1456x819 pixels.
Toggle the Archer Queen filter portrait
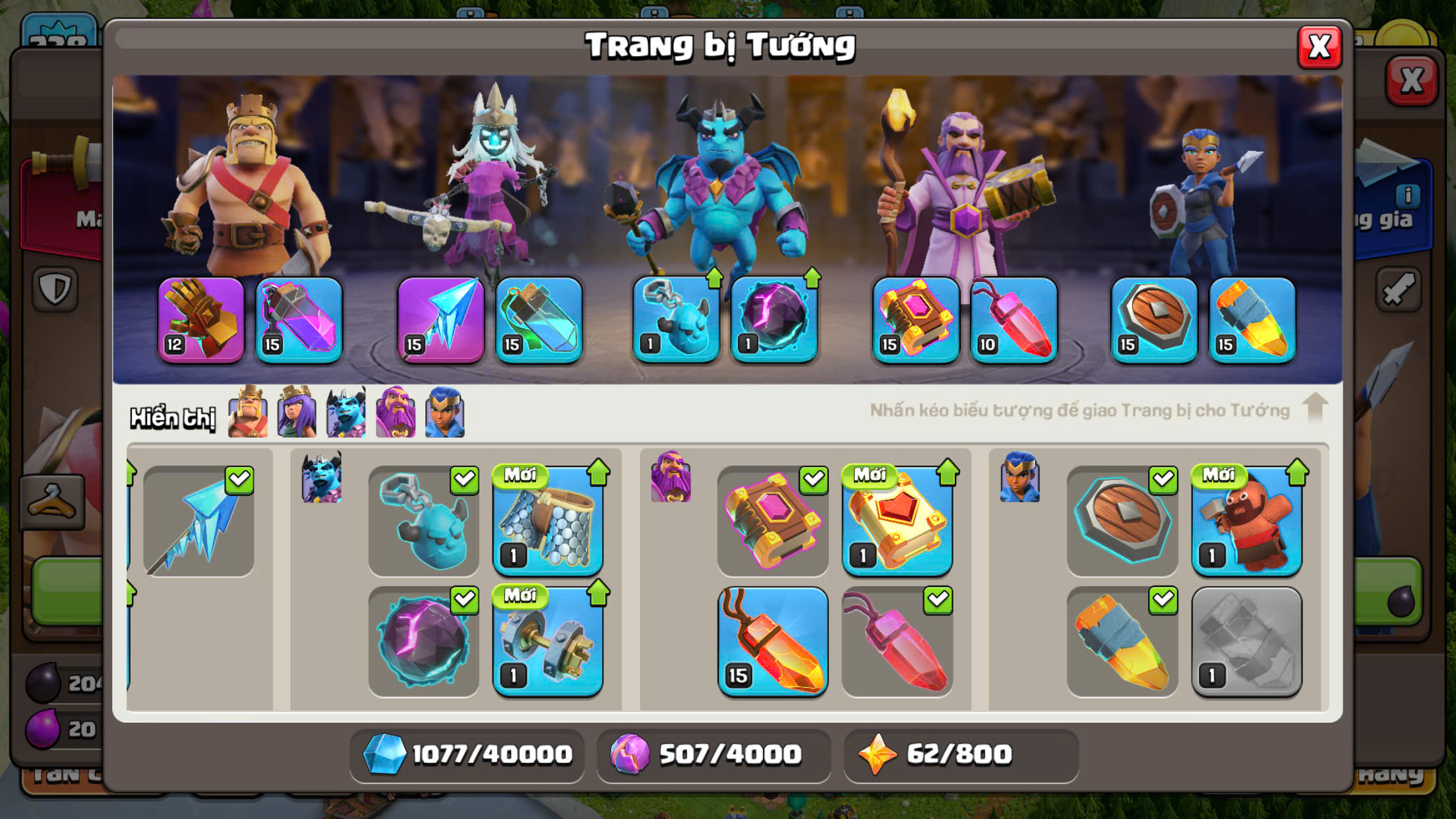click(x=297, y=413)
